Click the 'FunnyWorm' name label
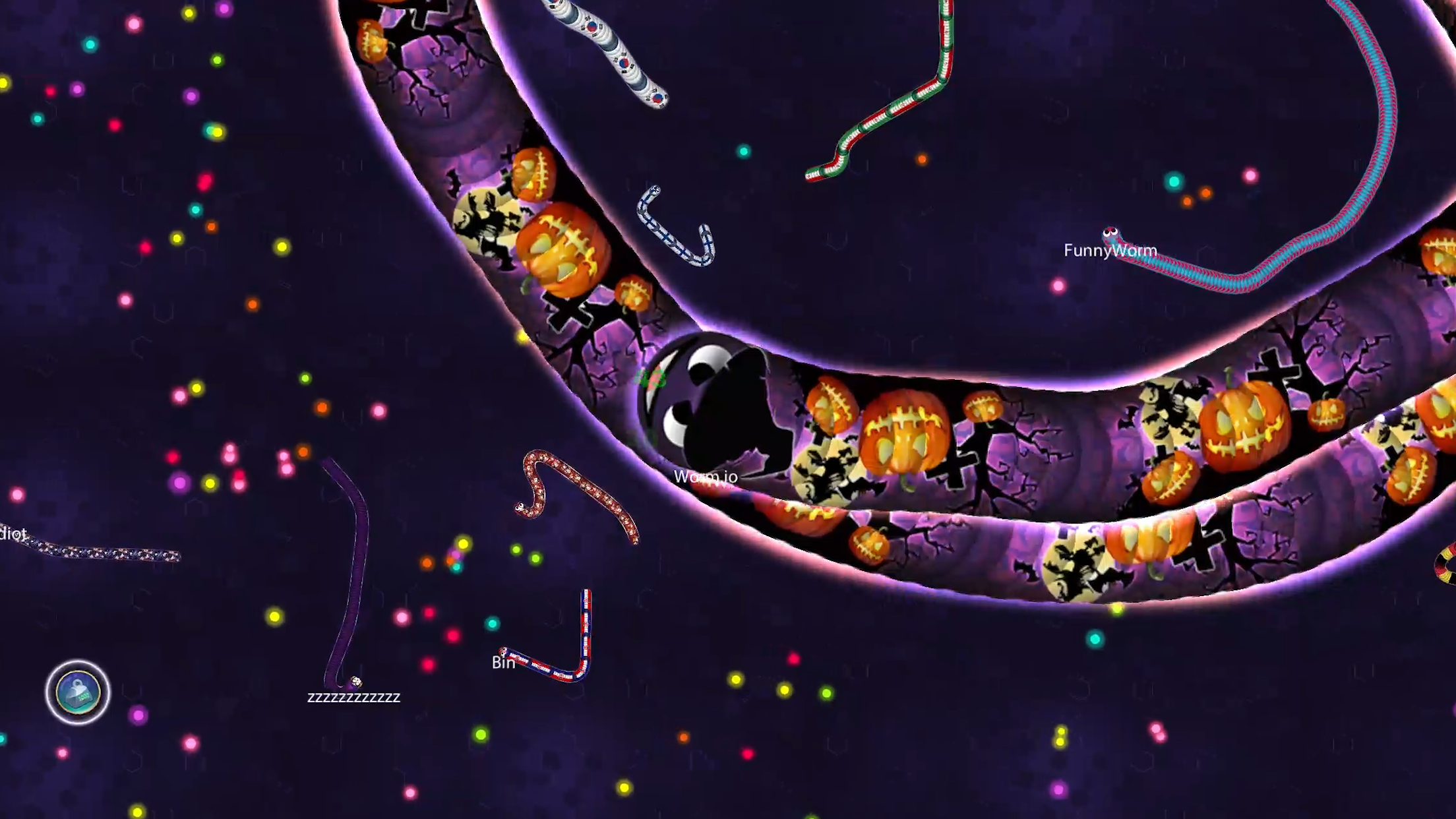This screenshot has height=819, width=1456. pyautogui.click(x=1110, y=250)
